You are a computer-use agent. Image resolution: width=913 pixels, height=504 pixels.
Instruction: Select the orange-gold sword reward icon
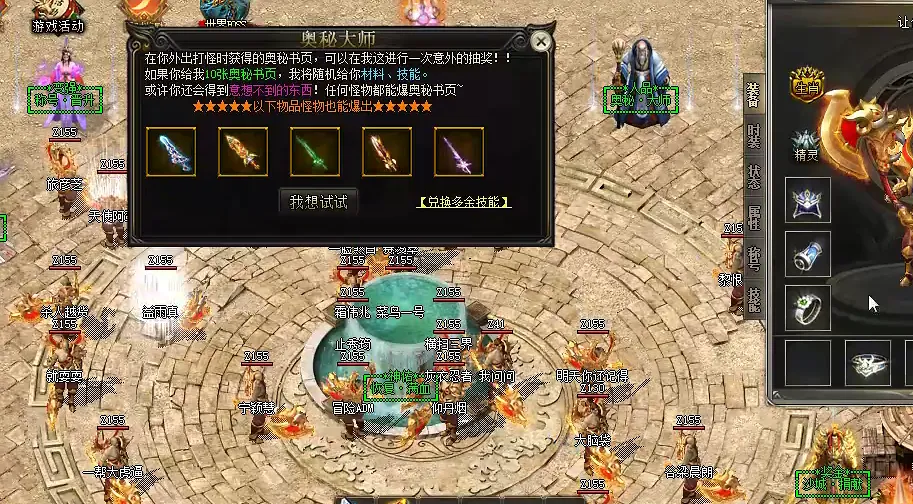pyautogui.click(x=387, y=152)
